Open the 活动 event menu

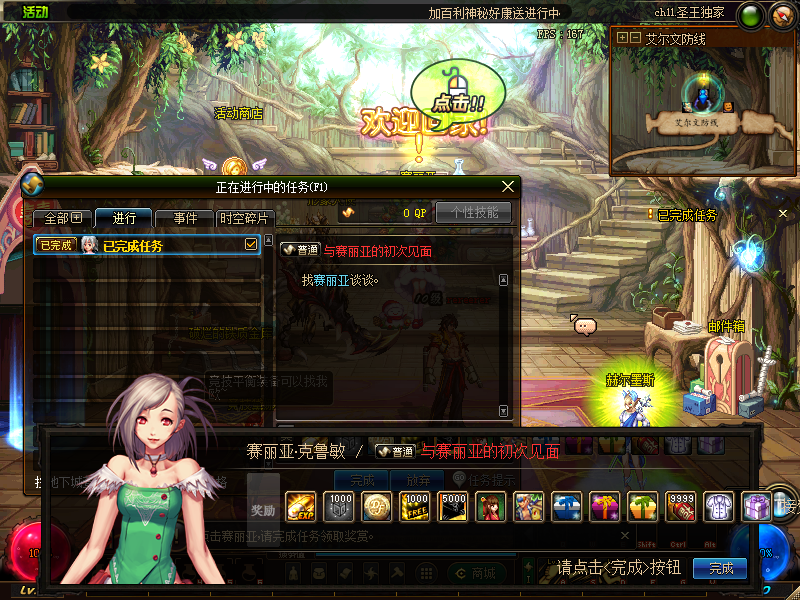35,12
